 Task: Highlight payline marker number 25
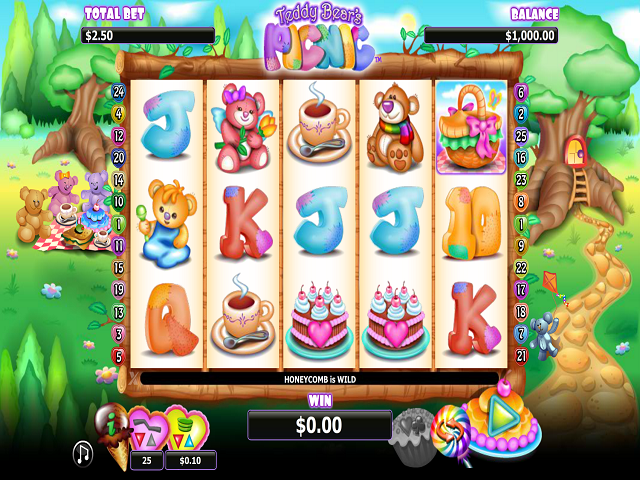pyautogui.click(x=520, y=136)
